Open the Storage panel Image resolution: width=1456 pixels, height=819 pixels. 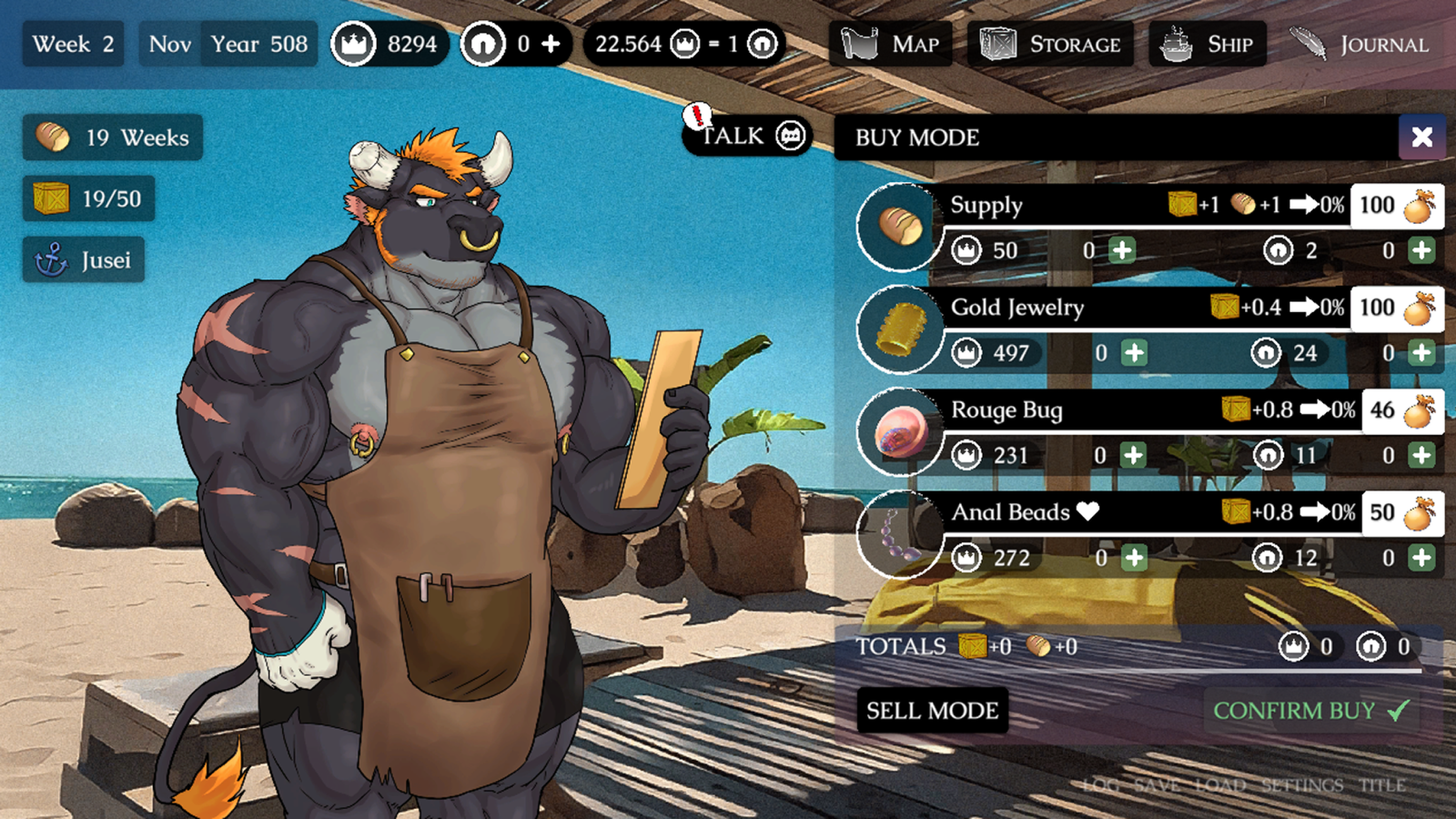(x=1051, y=44)
